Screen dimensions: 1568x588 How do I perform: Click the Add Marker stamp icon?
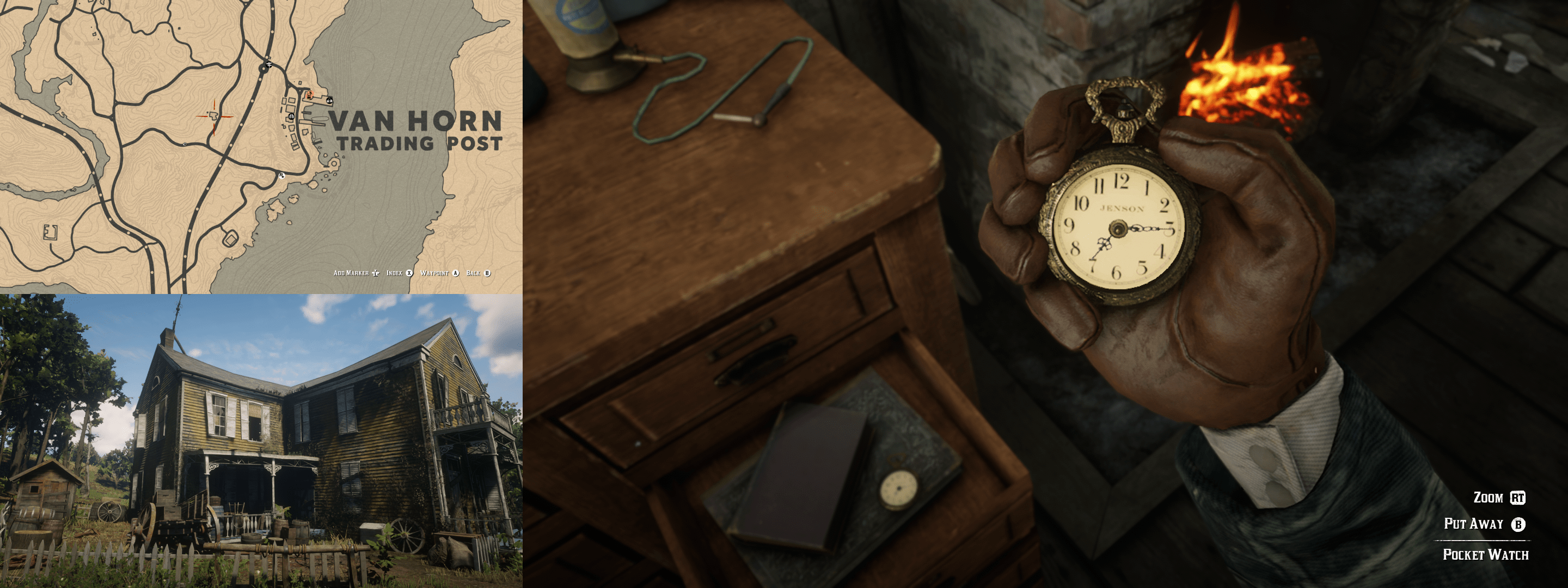coord(376,273)
